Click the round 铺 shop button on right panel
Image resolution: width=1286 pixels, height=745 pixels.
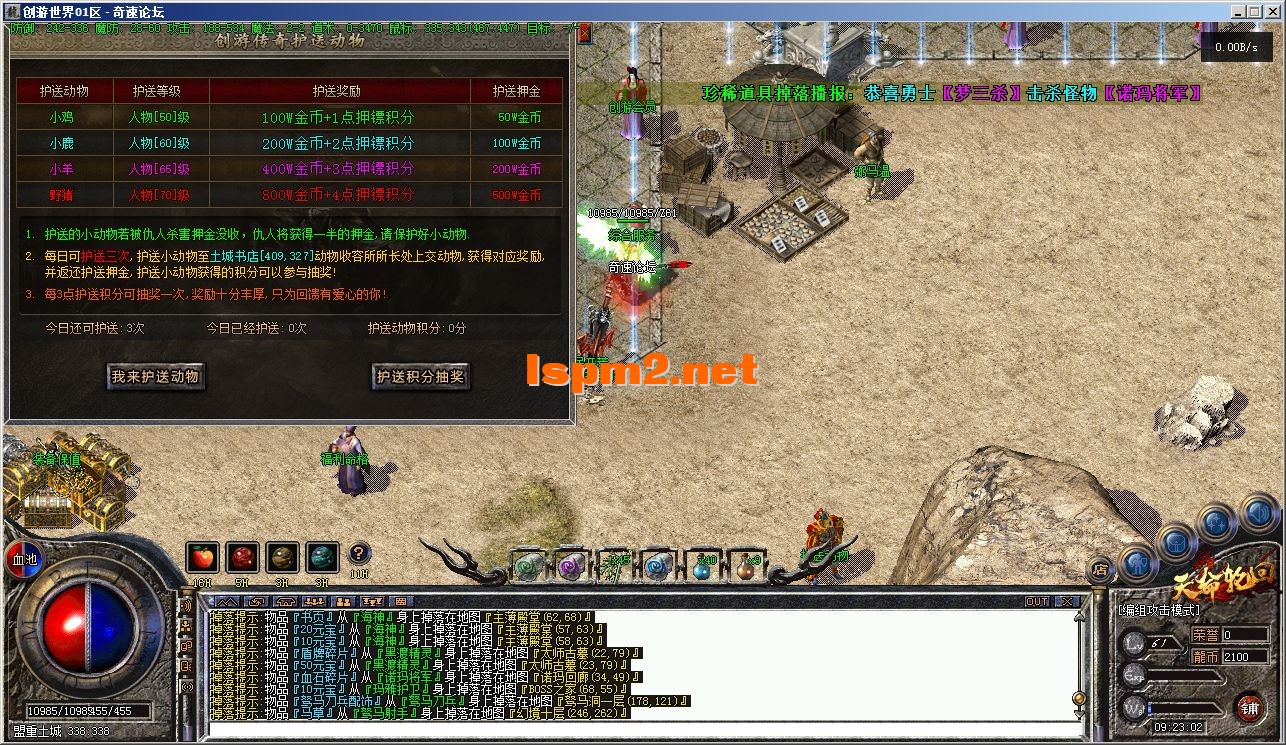click(1251, 707)
